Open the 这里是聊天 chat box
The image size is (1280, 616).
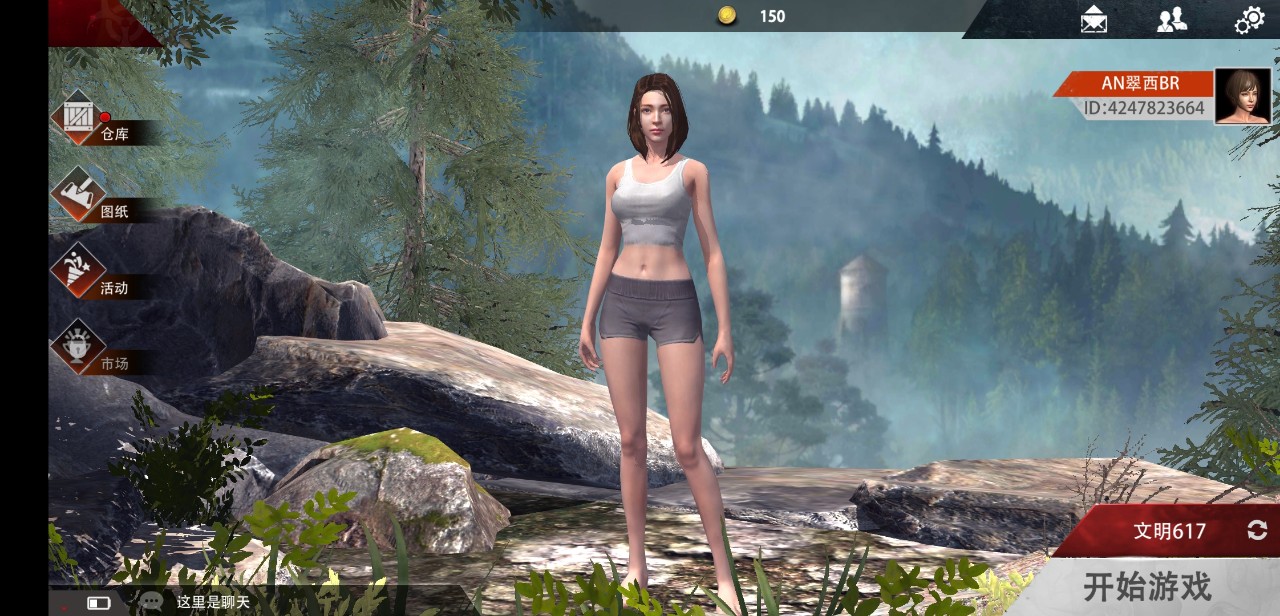[213, 602]
